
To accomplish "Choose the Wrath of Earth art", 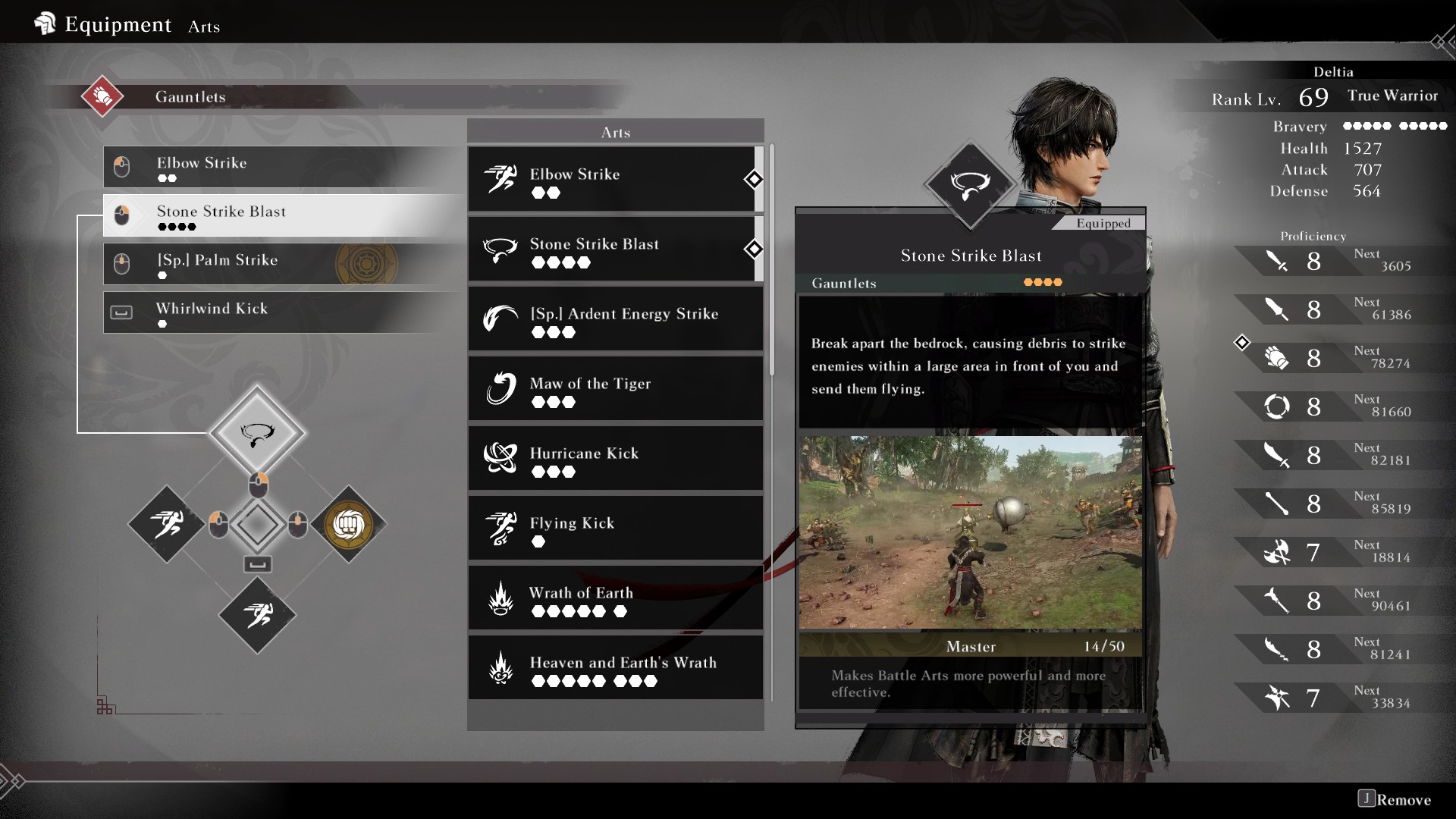I will tap(614, 598).
